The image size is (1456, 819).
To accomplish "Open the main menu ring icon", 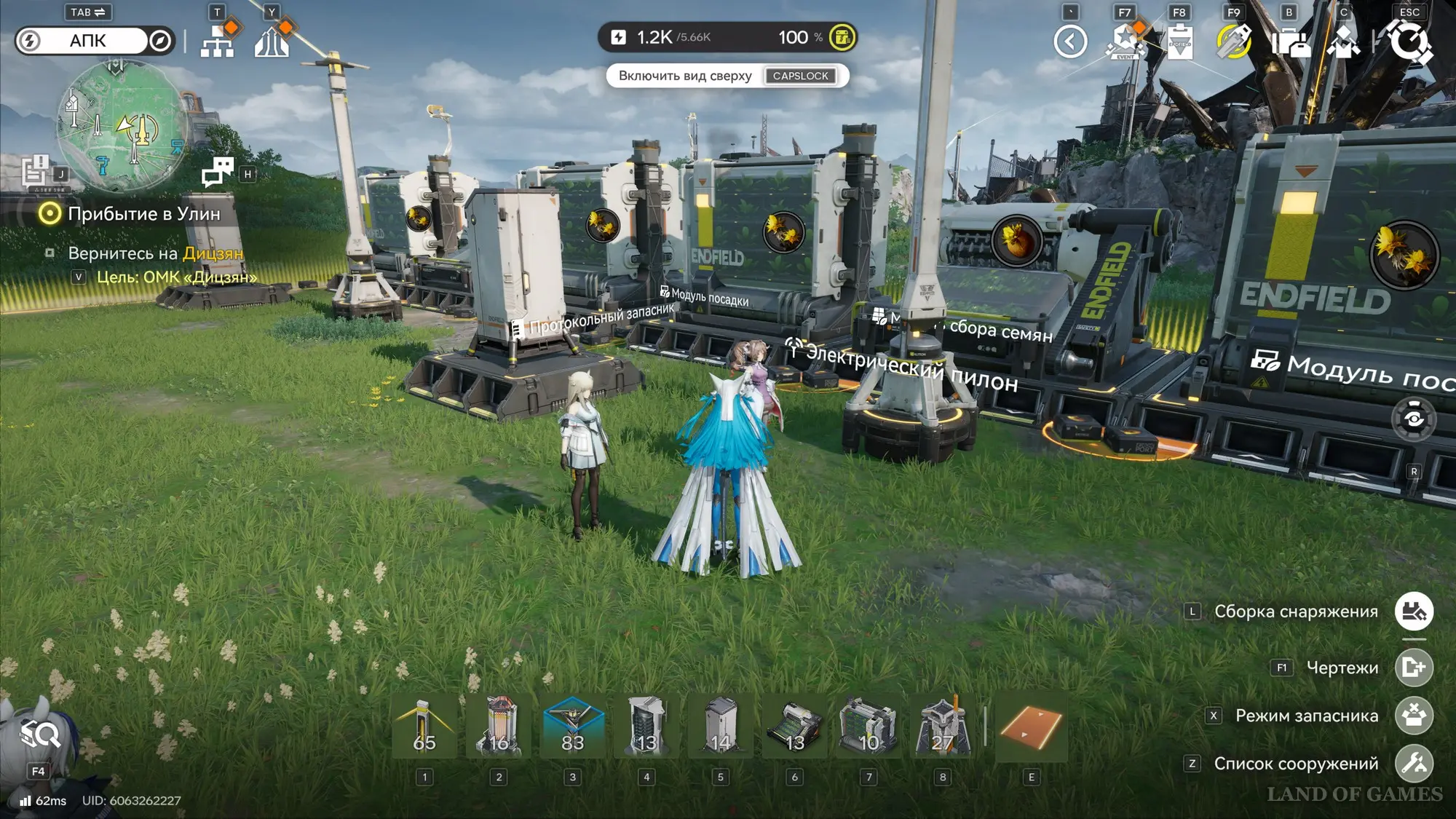I will (1410, 41).
